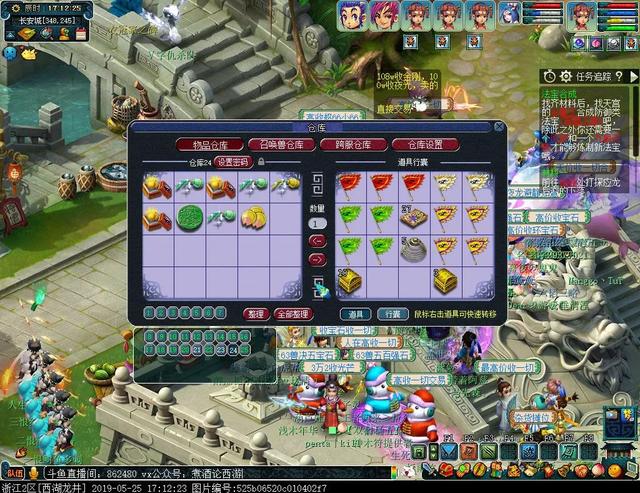
Task: Switch to the 道具 inventory tab
Action: (x=359, y=314)
